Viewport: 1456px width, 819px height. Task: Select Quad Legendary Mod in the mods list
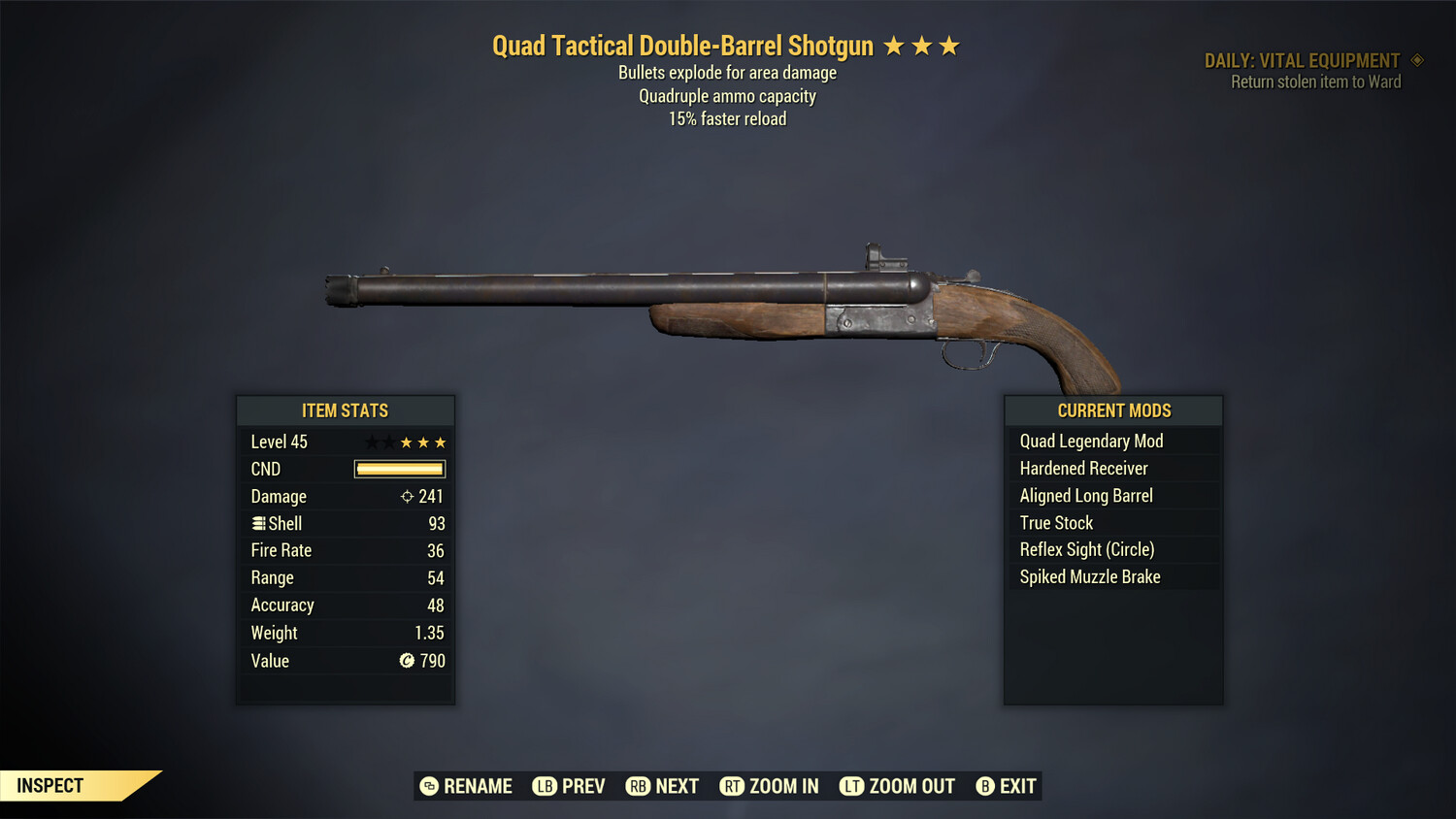click(x=1091, y=441)
